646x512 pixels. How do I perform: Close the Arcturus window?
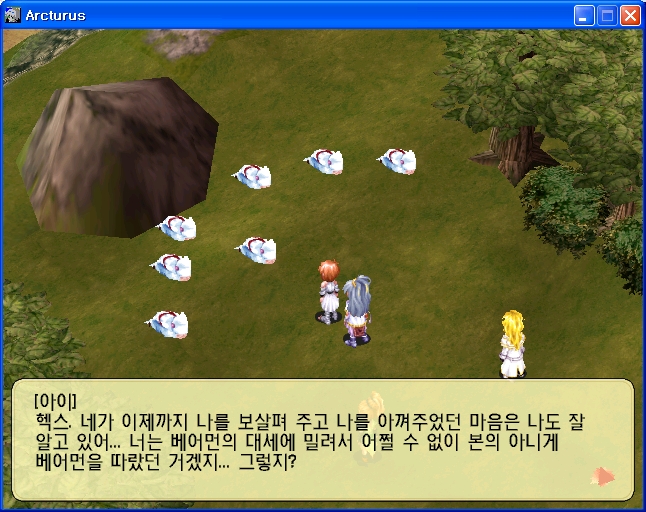coord(630,15)
